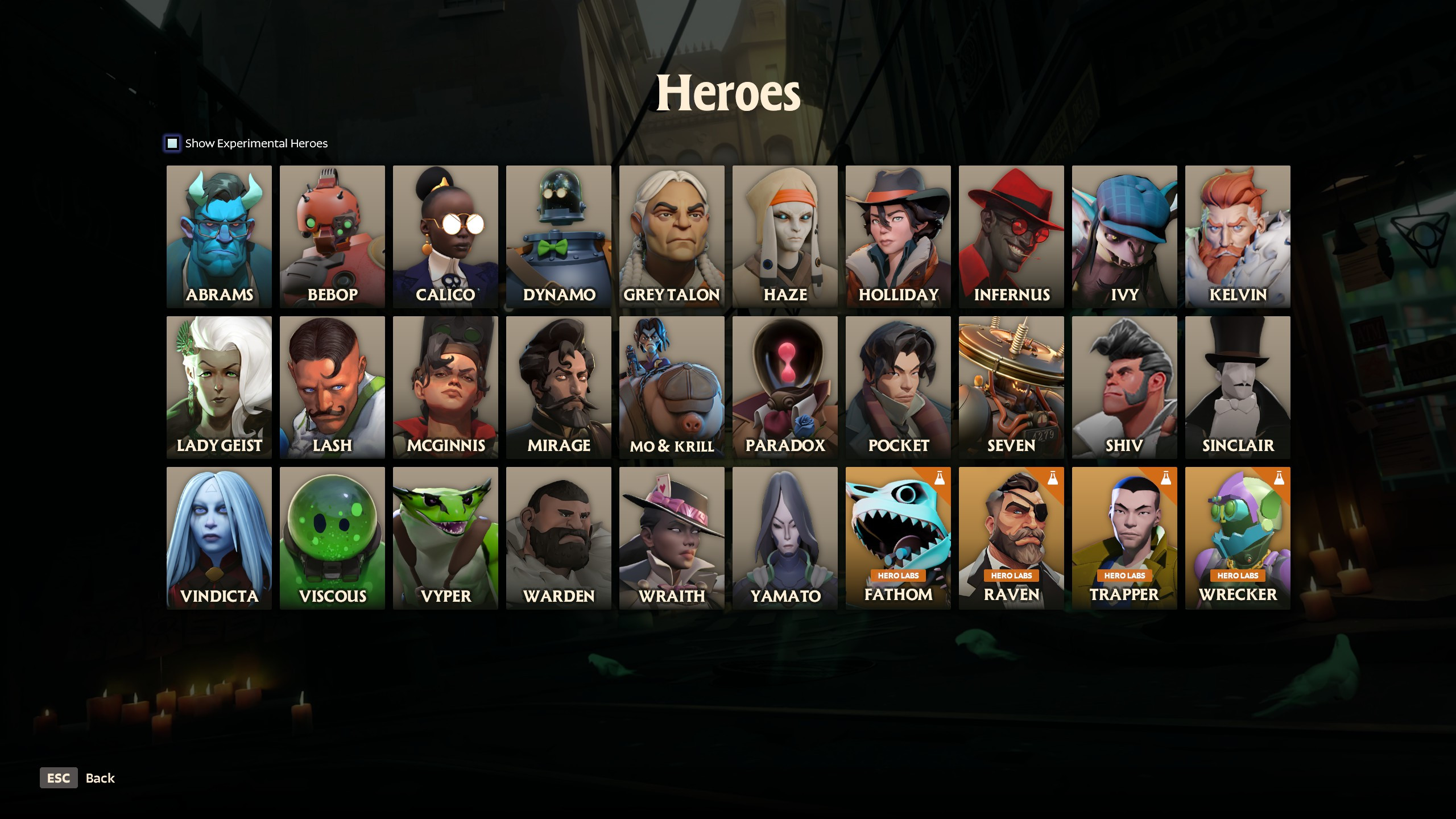Choose the hero Haze
The image size is (1456, 819).
click(784, 236)
